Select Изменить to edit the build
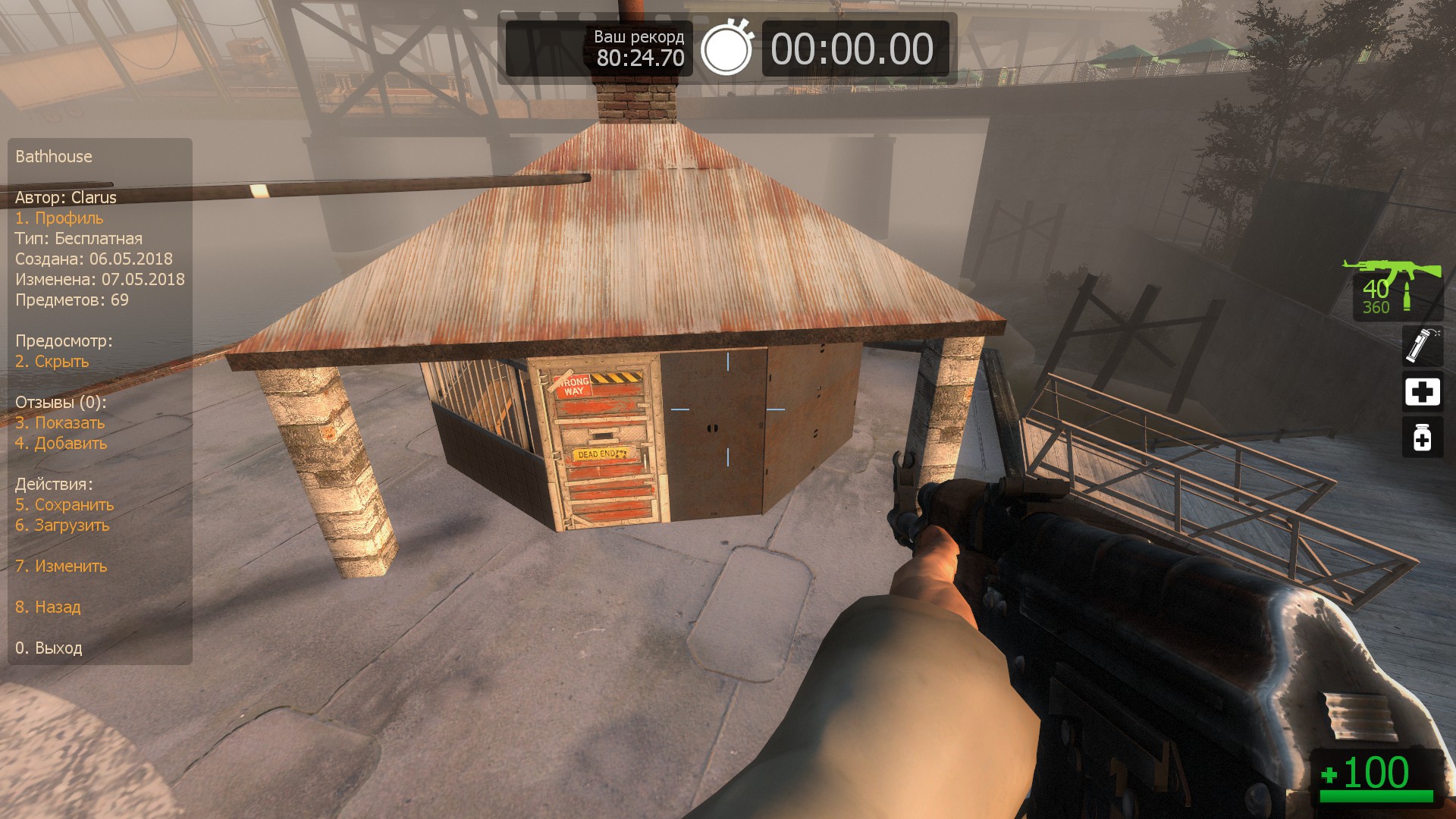The height and width of the screenshot is (819, 1456). tap(61, 566)
